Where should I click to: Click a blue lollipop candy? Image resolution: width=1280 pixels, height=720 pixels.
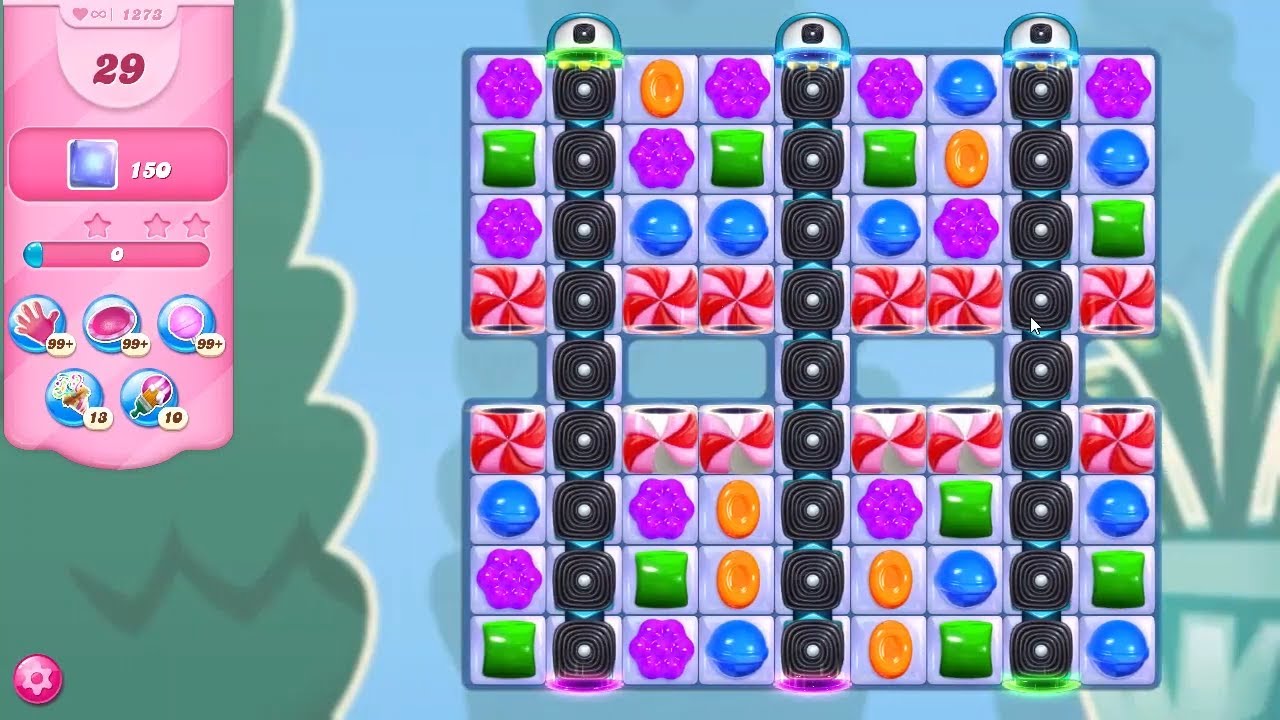(x=661, y=228)
